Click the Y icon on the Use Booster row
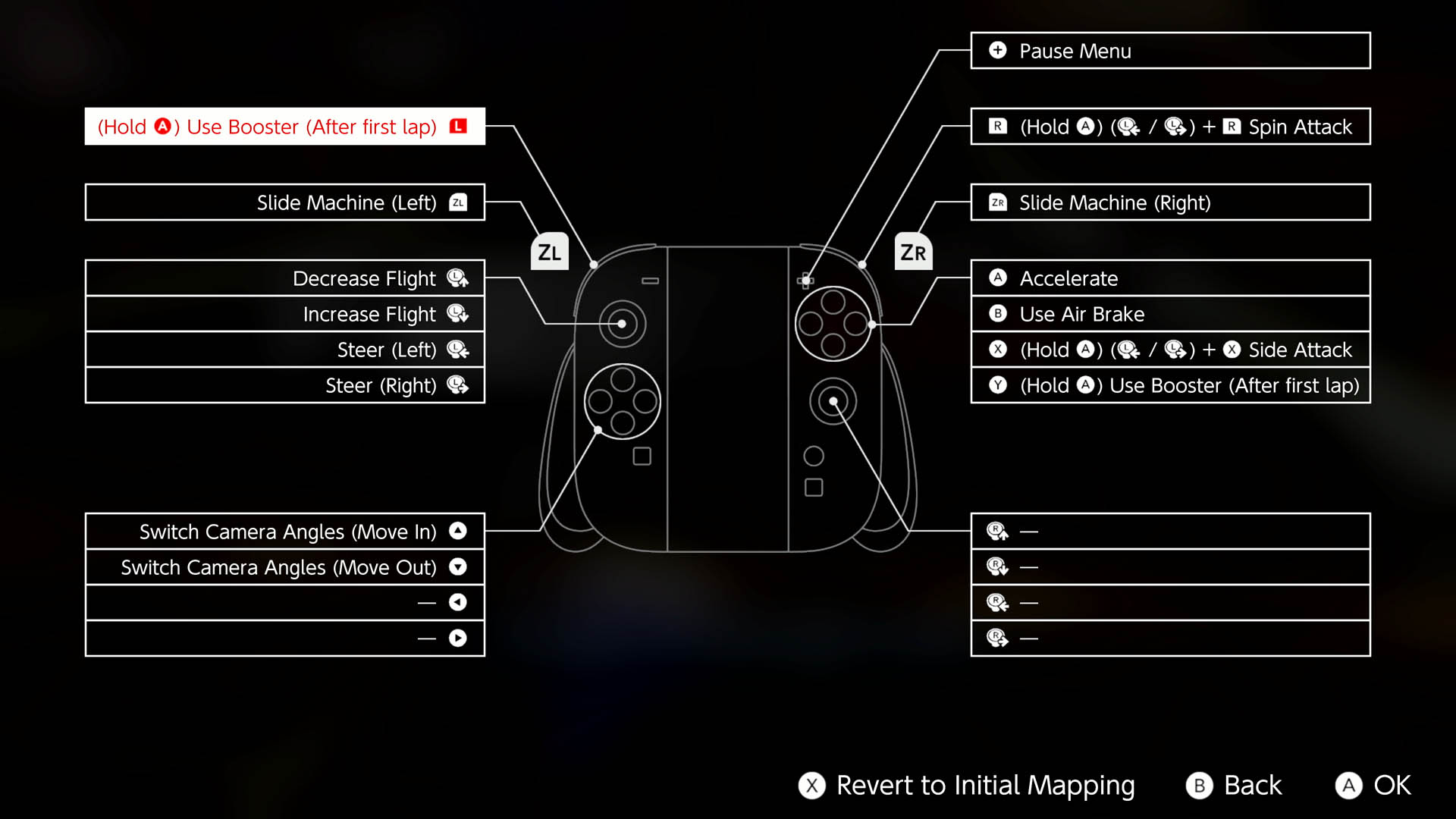Image resolution: width=1456 pixels, height=819 pixels. pos(997,385)
